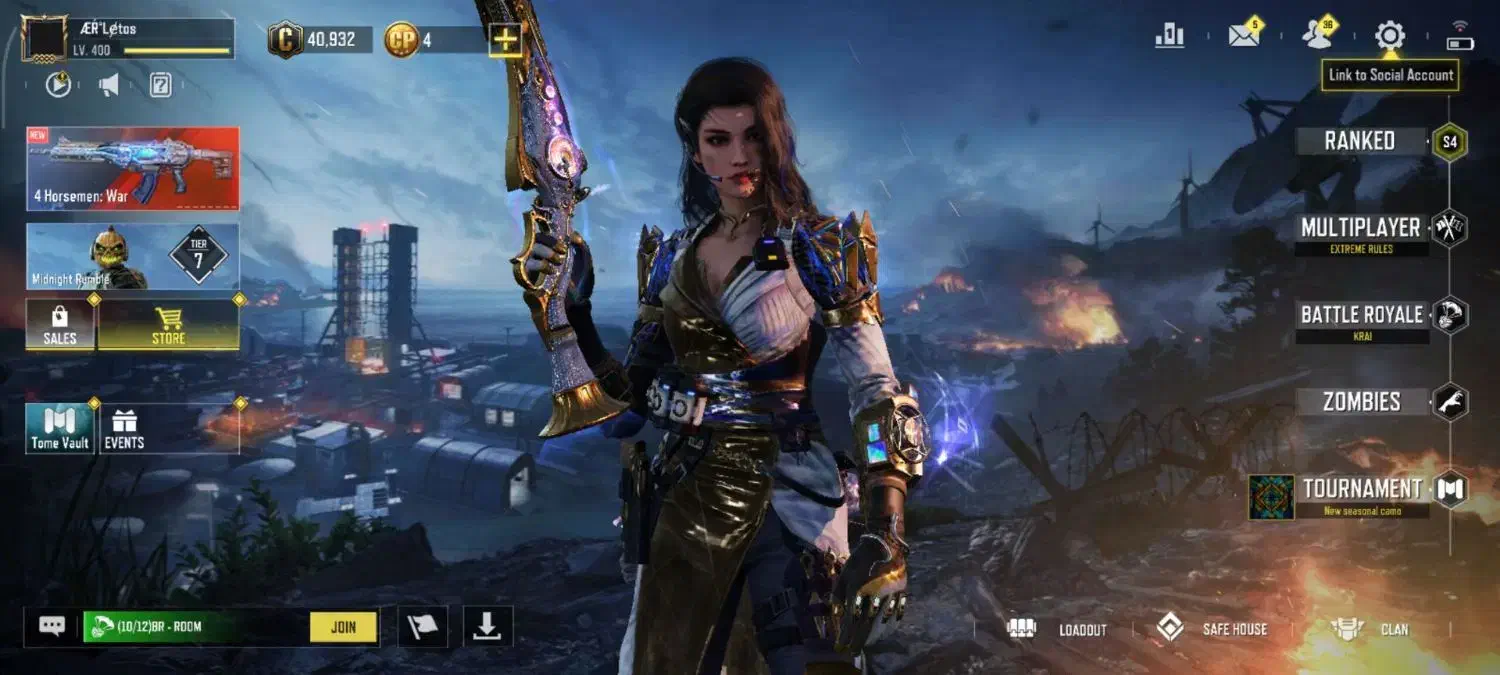Open the Store
1500x675 pixels.
pos(168,325)
